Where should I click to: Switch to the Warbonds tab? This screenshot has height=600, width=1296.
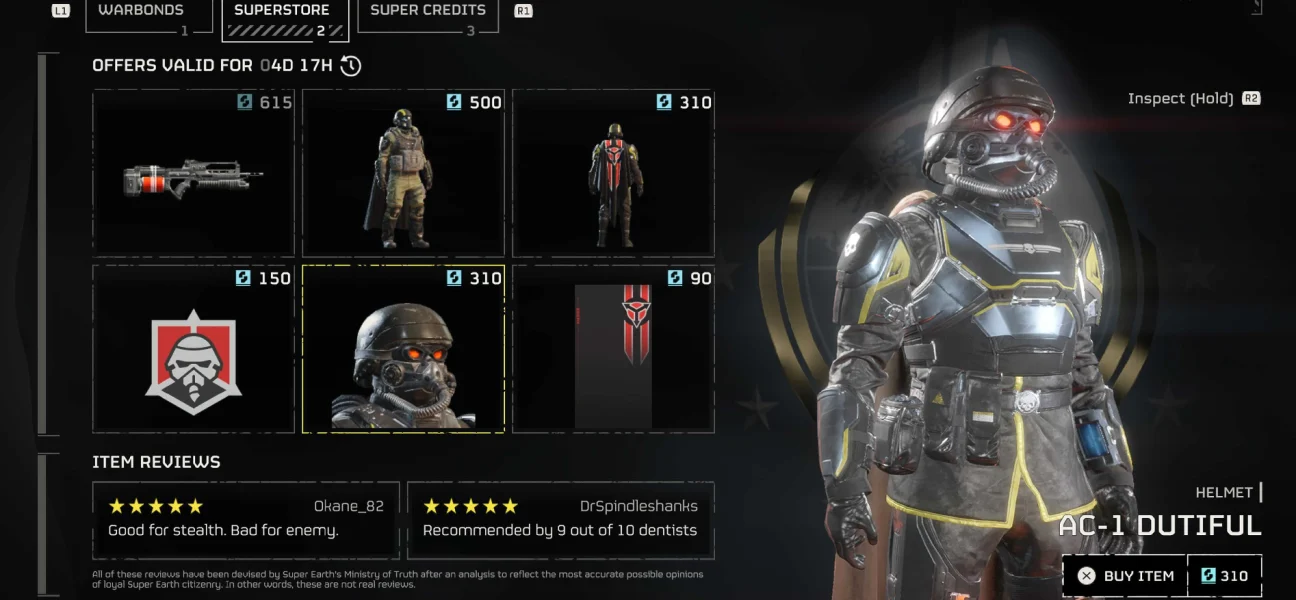point(141,14)
